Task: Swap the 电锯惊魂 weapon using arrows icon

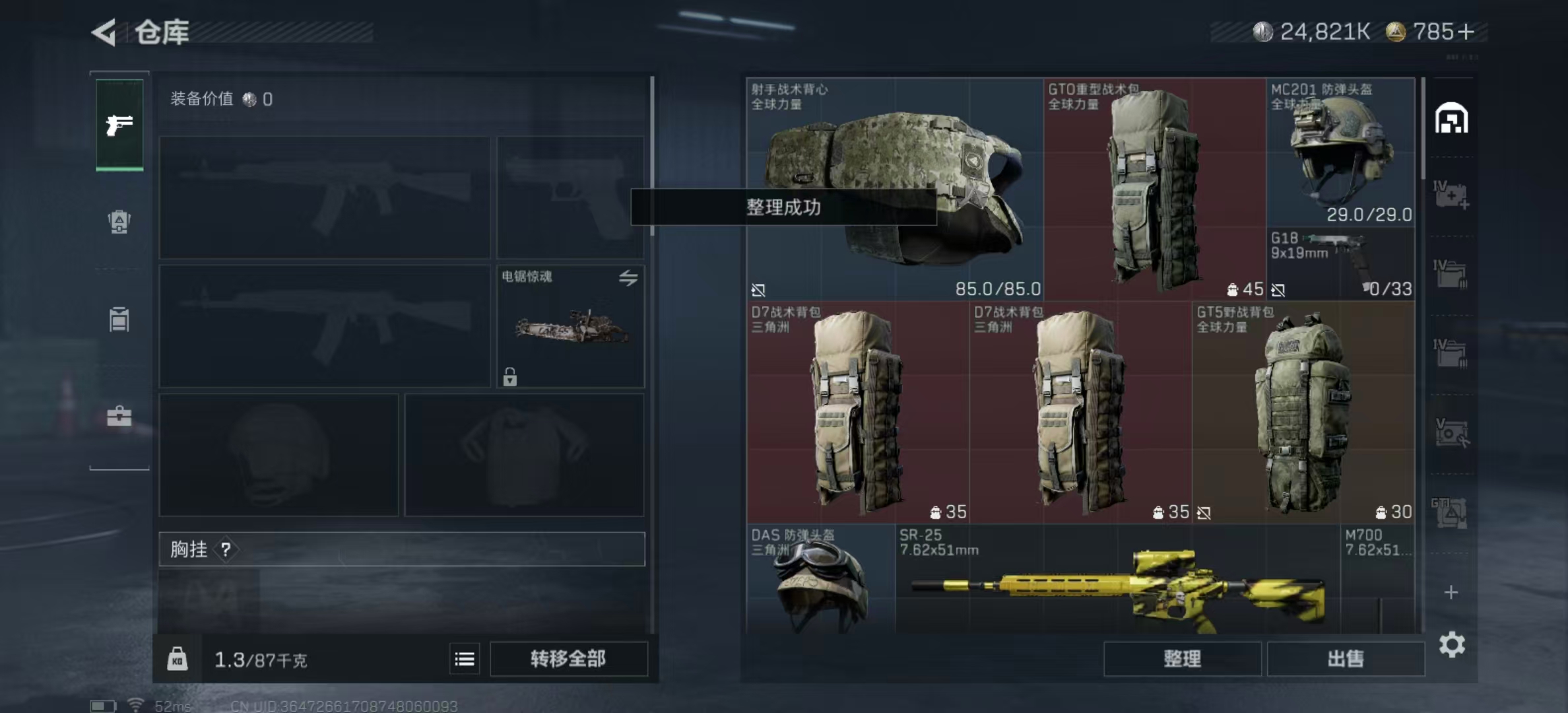Action: [628, 278]
